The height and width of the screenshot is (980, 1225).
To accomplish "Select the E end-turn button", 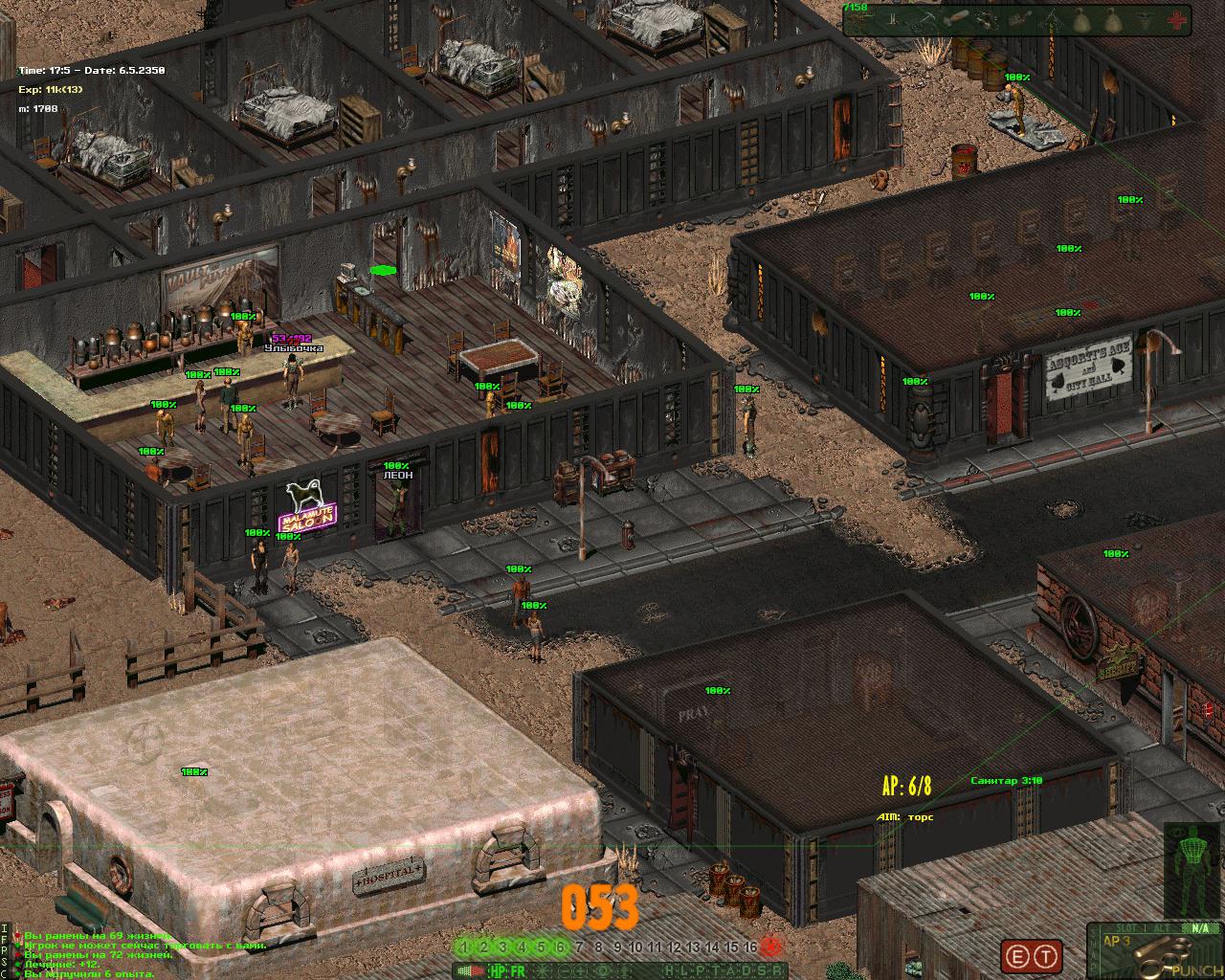I will click(1017, 956).
